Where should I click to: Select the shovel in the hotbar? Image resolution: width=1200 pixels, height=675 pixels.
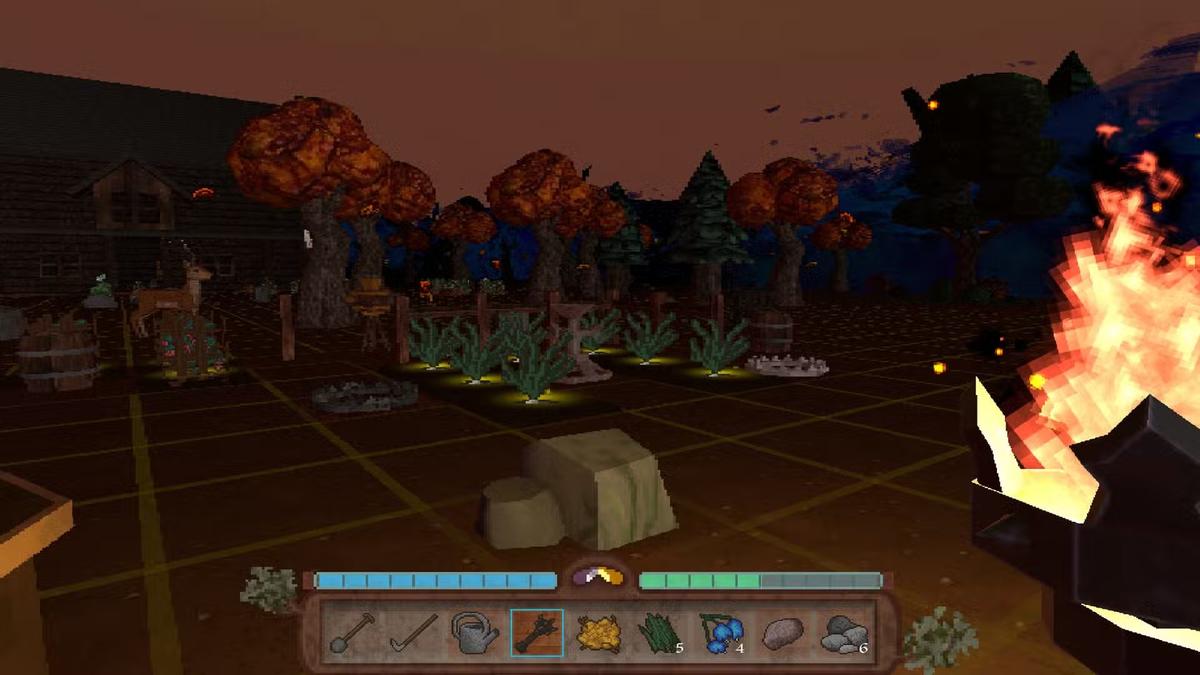[x=352, y=633]
